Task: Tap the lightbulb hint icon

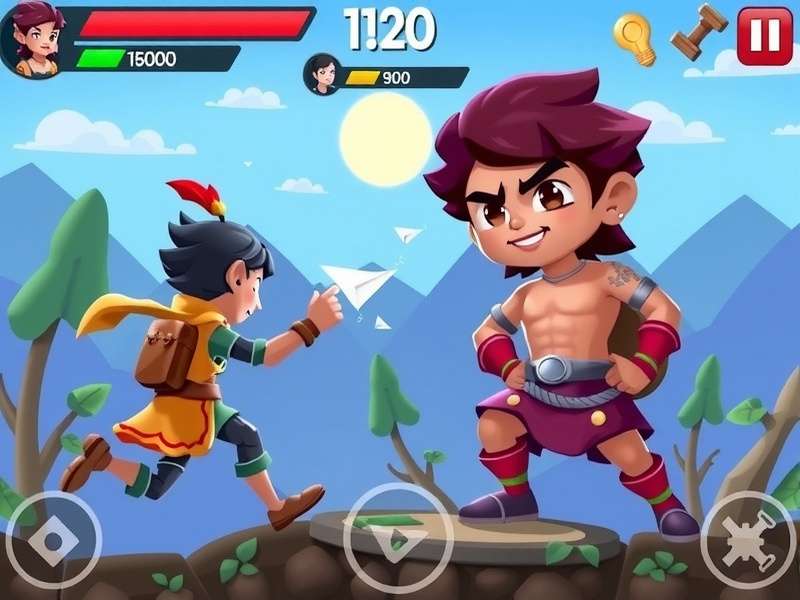Action: click(634, 38)
